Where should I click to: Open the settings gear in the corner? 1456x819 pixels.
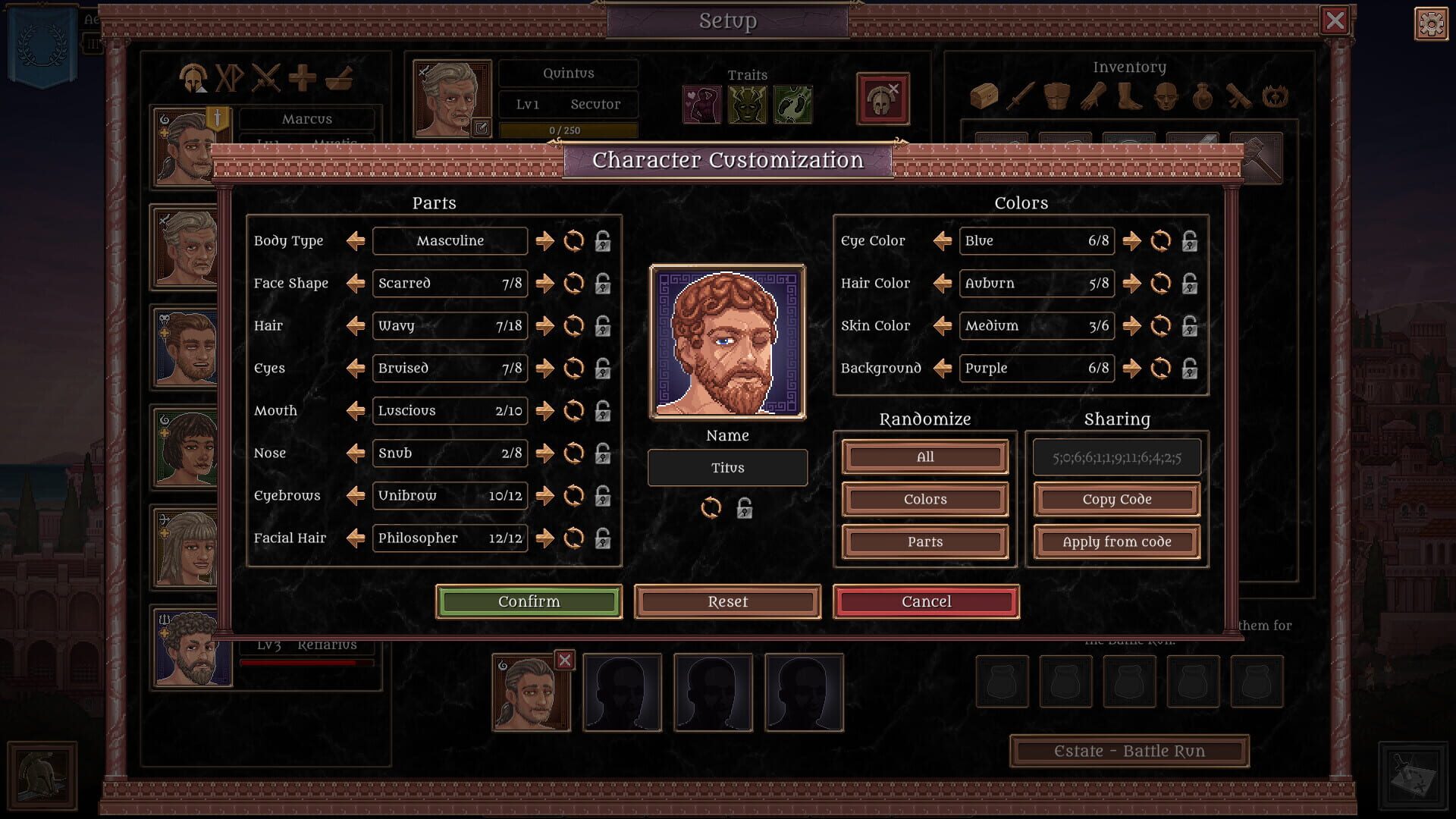click(x=1431, y=24)
